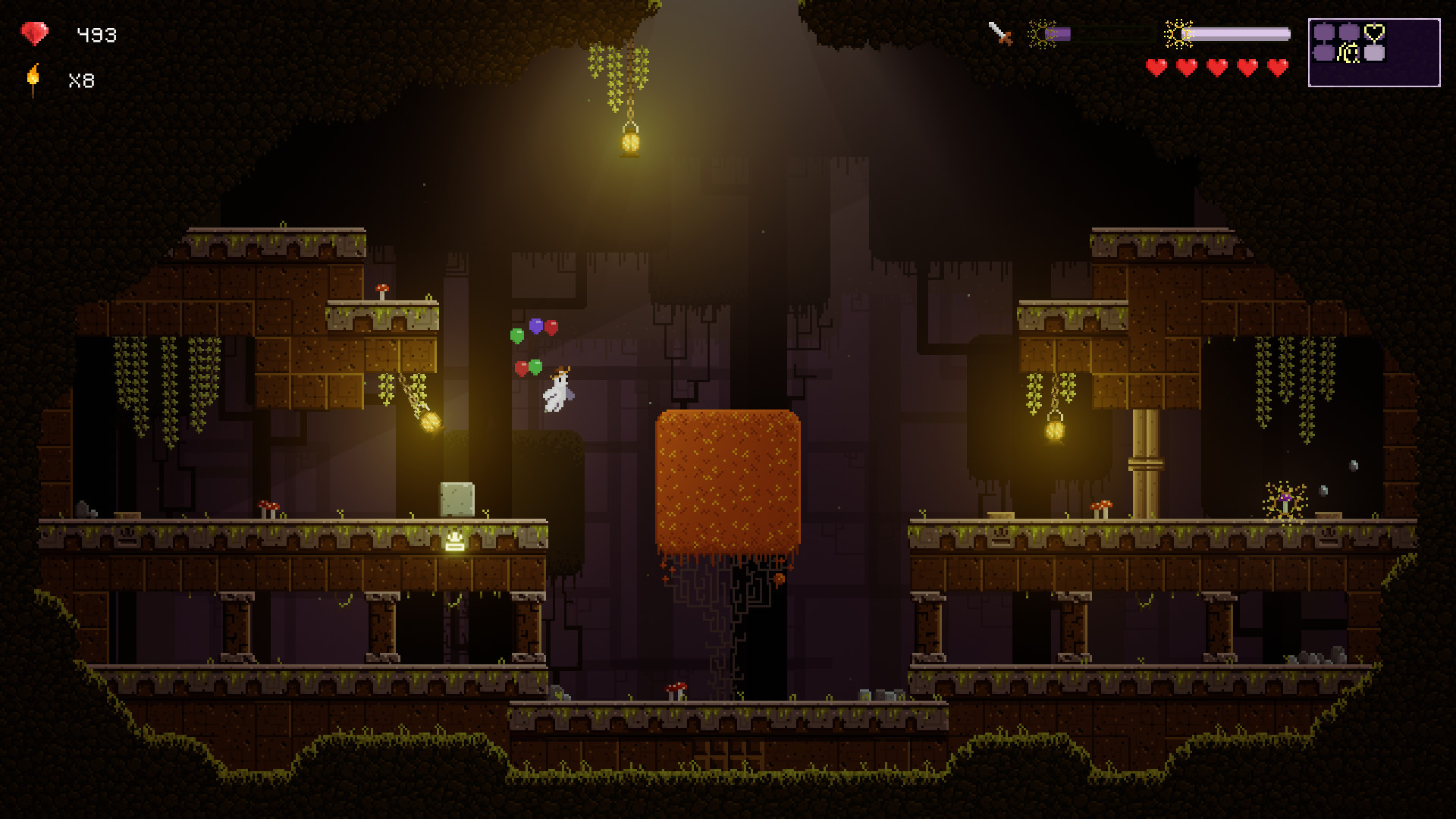Open the room minimap panel

coord(1373,52)
